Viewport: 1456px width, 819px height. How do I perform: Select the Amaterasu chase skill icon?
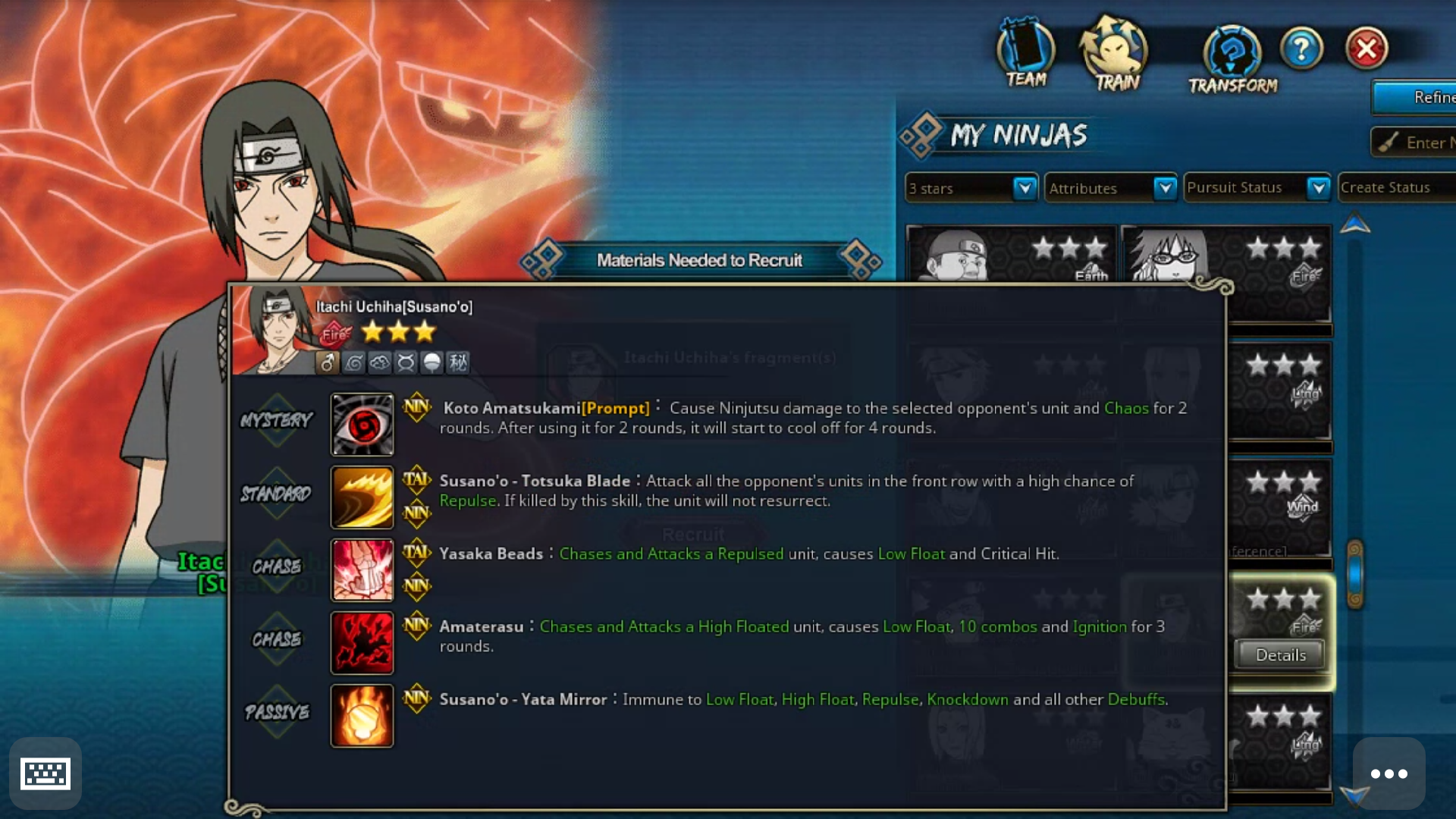362,642
